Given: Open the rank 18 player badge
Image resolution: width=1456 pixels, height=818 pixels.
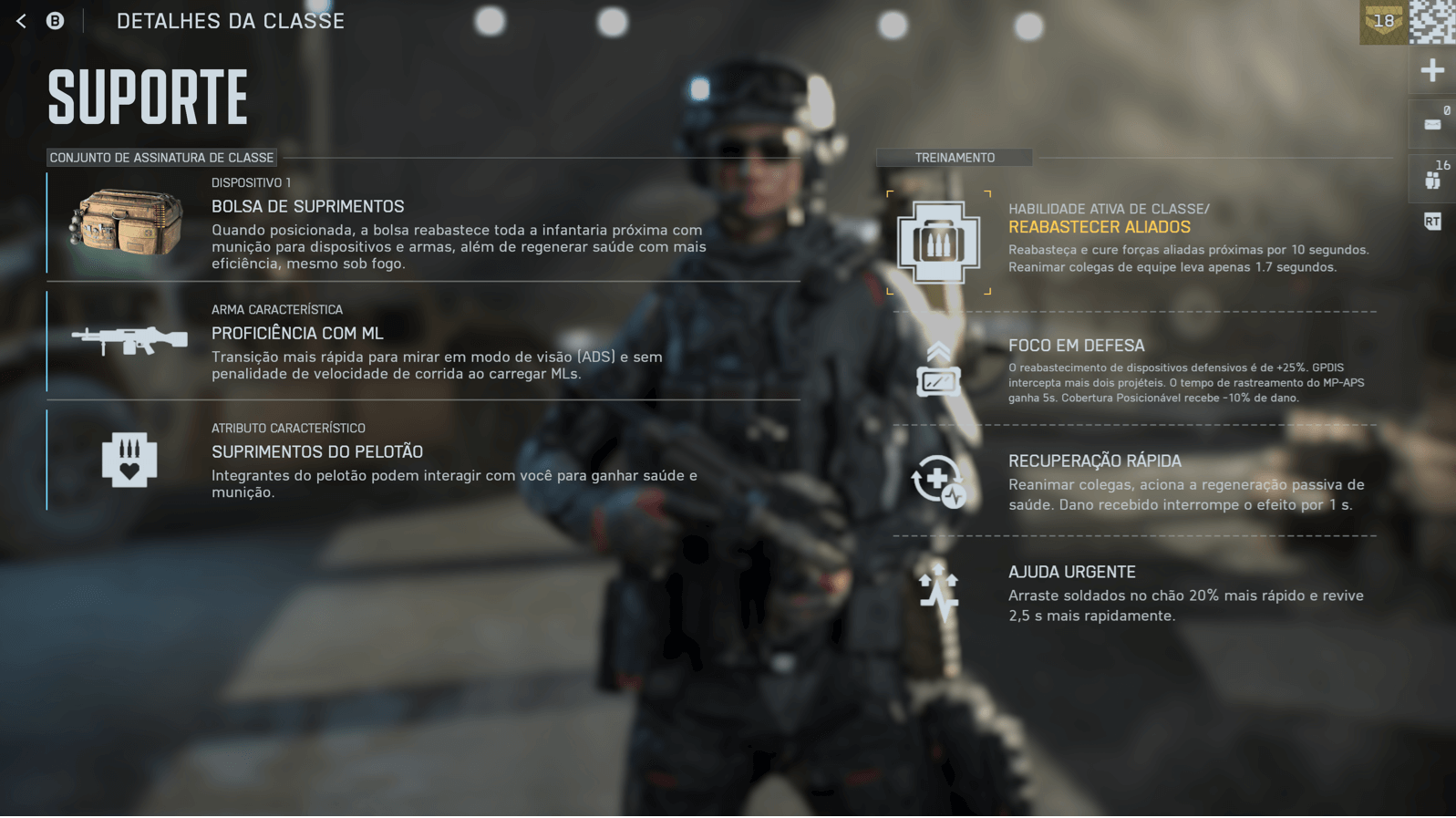Looking at the screenshot, I should click(x=1383, y=22).
